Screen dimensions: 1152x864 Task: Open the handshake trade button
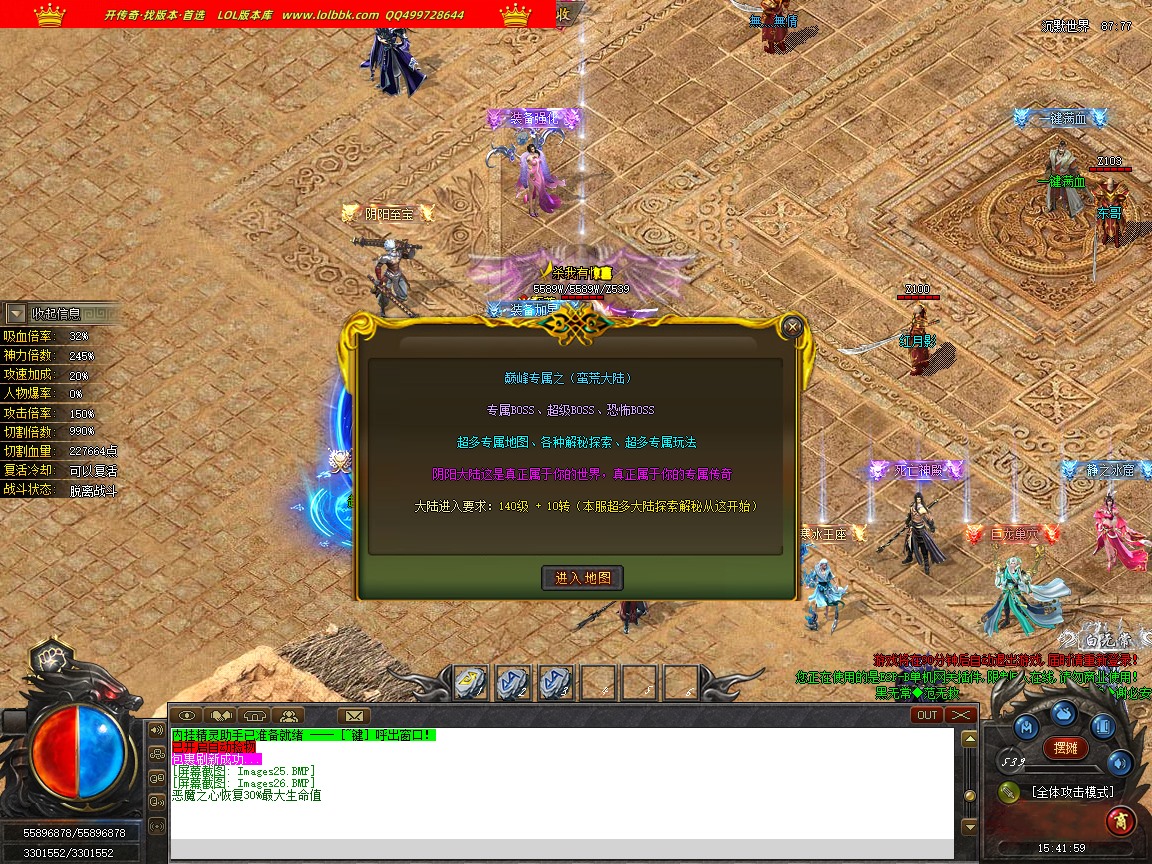(221, 715)
